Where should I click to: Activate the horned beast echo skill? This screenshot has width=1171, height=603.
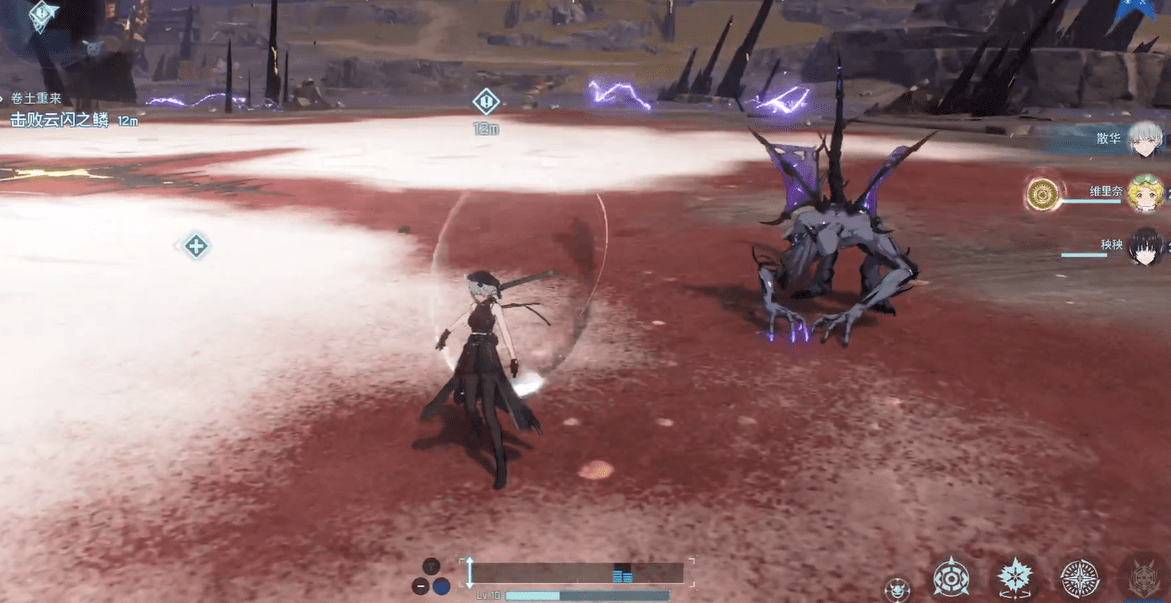[1144, 578]
